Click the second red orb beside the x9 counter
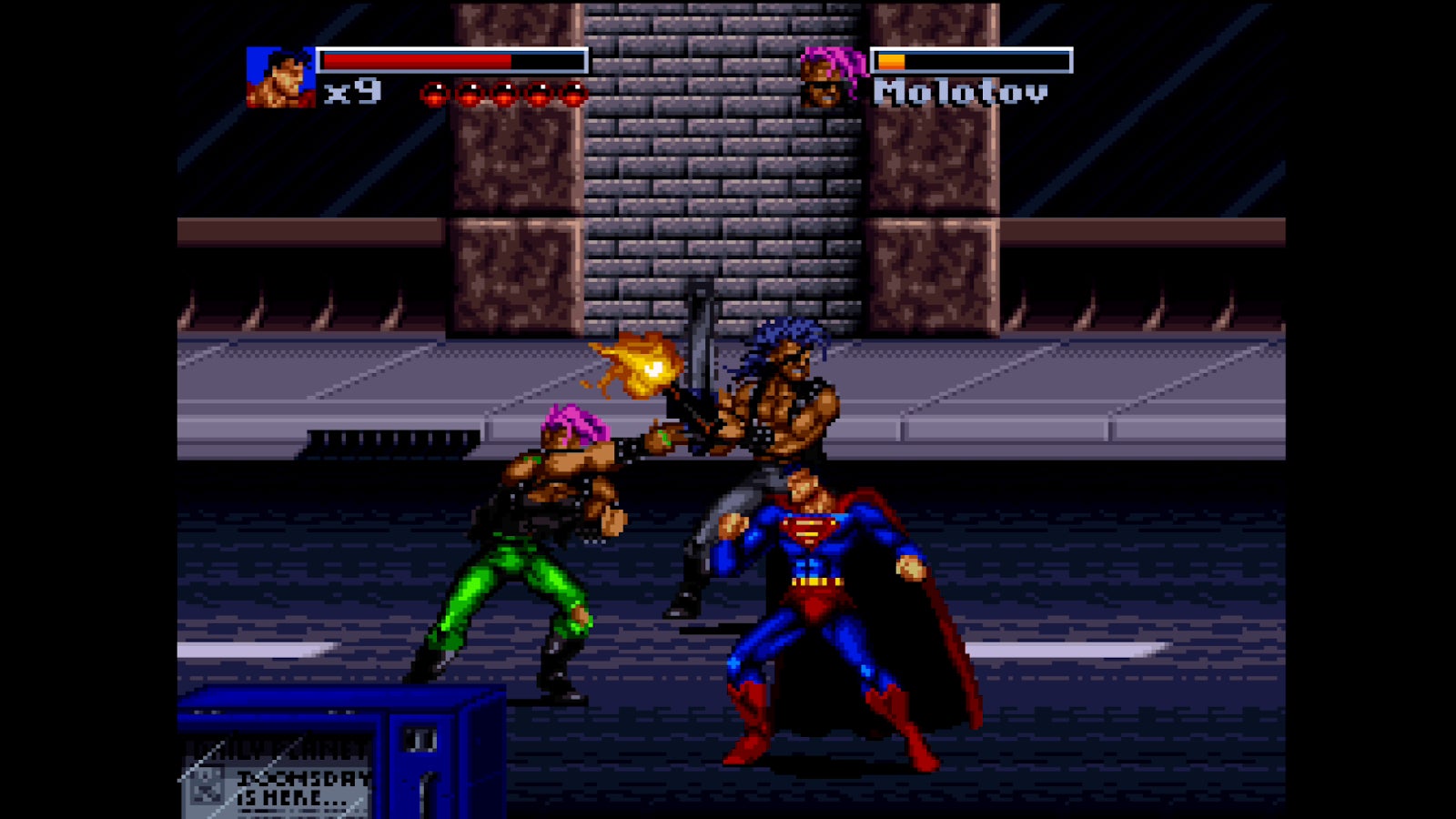Viewport: 1456px width, 819px height. point(470,94)
